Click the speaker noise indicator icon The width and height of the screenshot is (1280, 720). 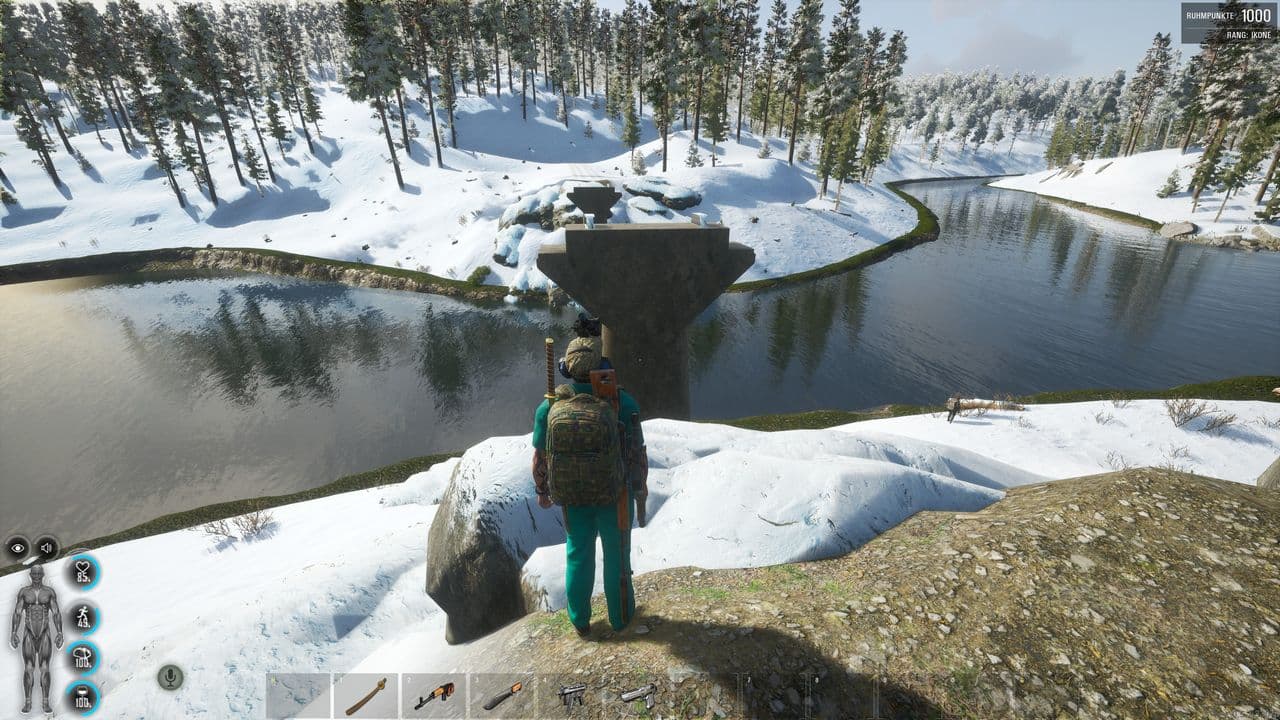click(46, 548)
